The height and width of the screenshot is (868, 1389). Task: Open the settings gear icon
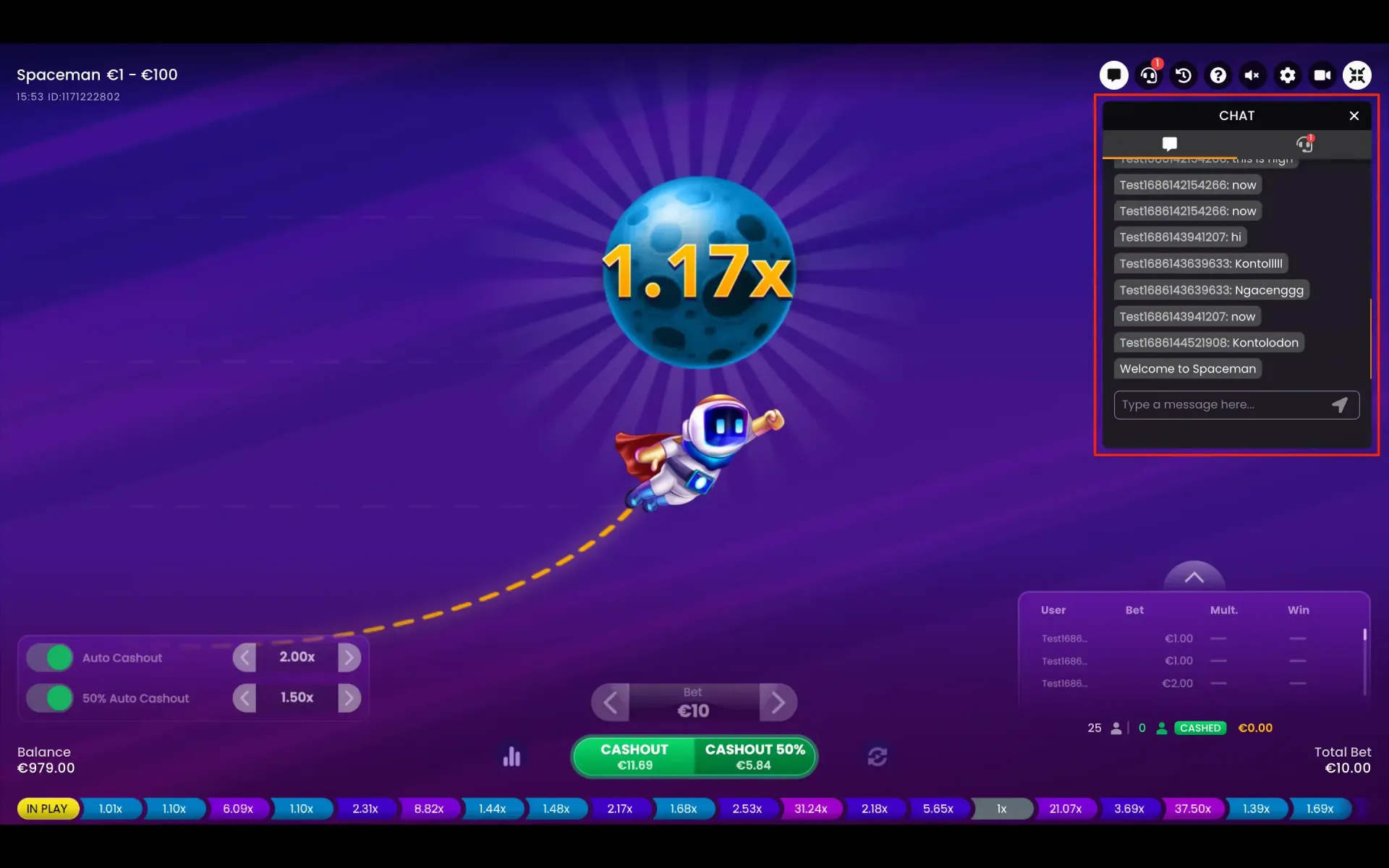point(1288,75)
